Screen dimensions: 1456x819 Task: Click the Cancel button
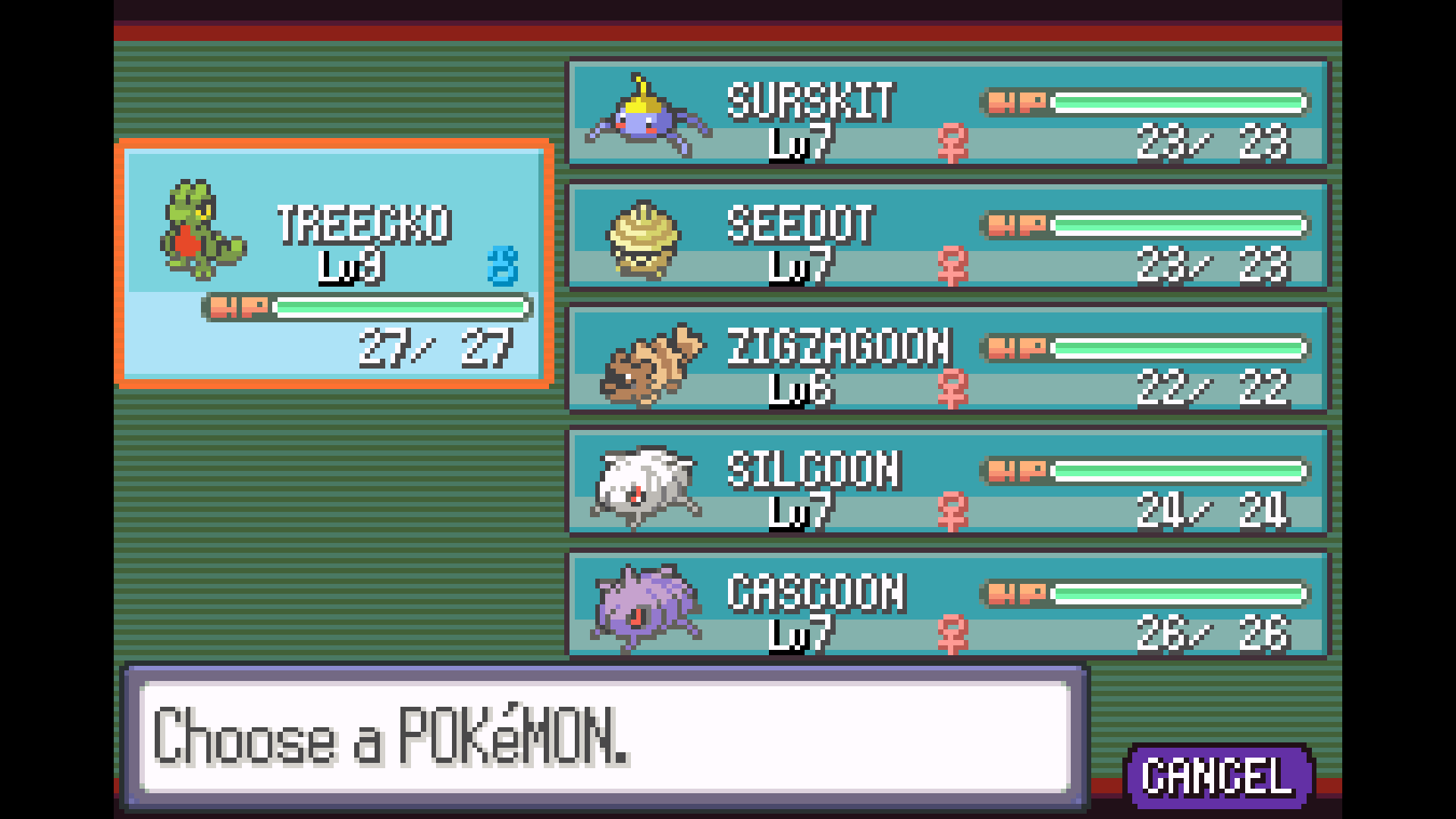[x=1218, y=777]
